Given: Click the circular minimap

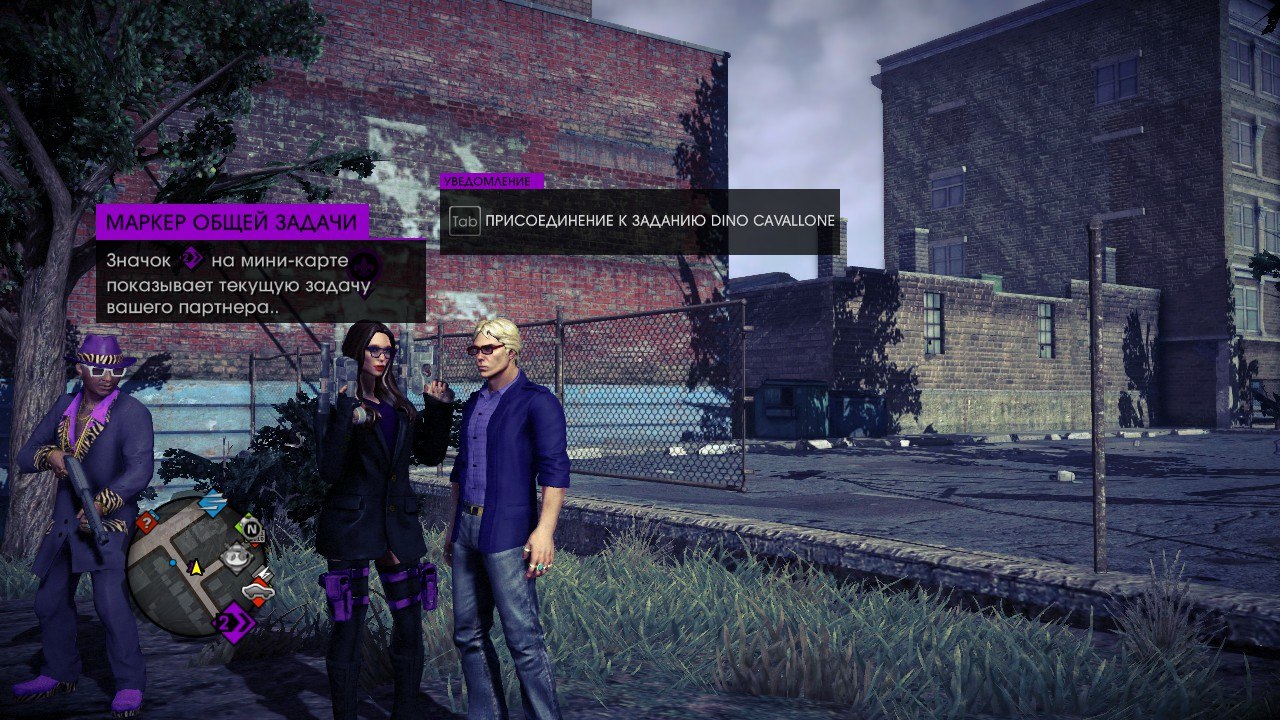Looking at the screenshot, I should tap(196, 565).
